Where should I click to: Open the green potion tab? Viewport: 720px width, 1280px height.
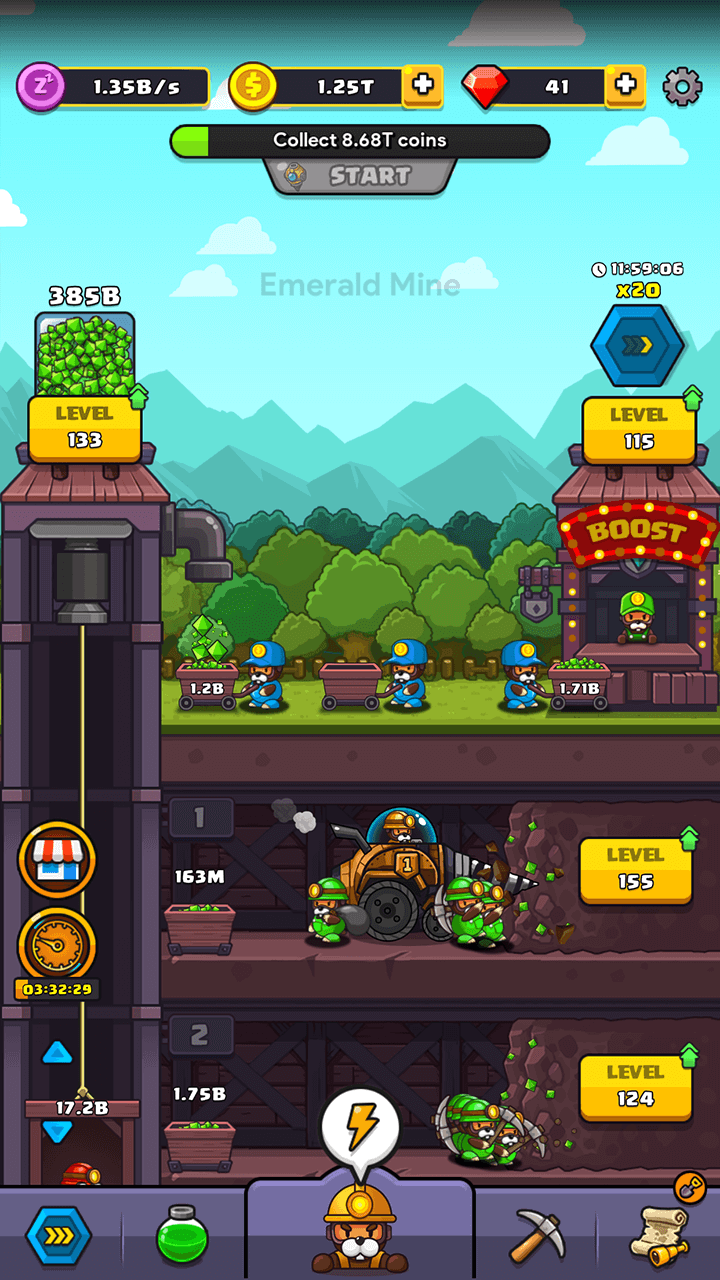[182, 1236]
